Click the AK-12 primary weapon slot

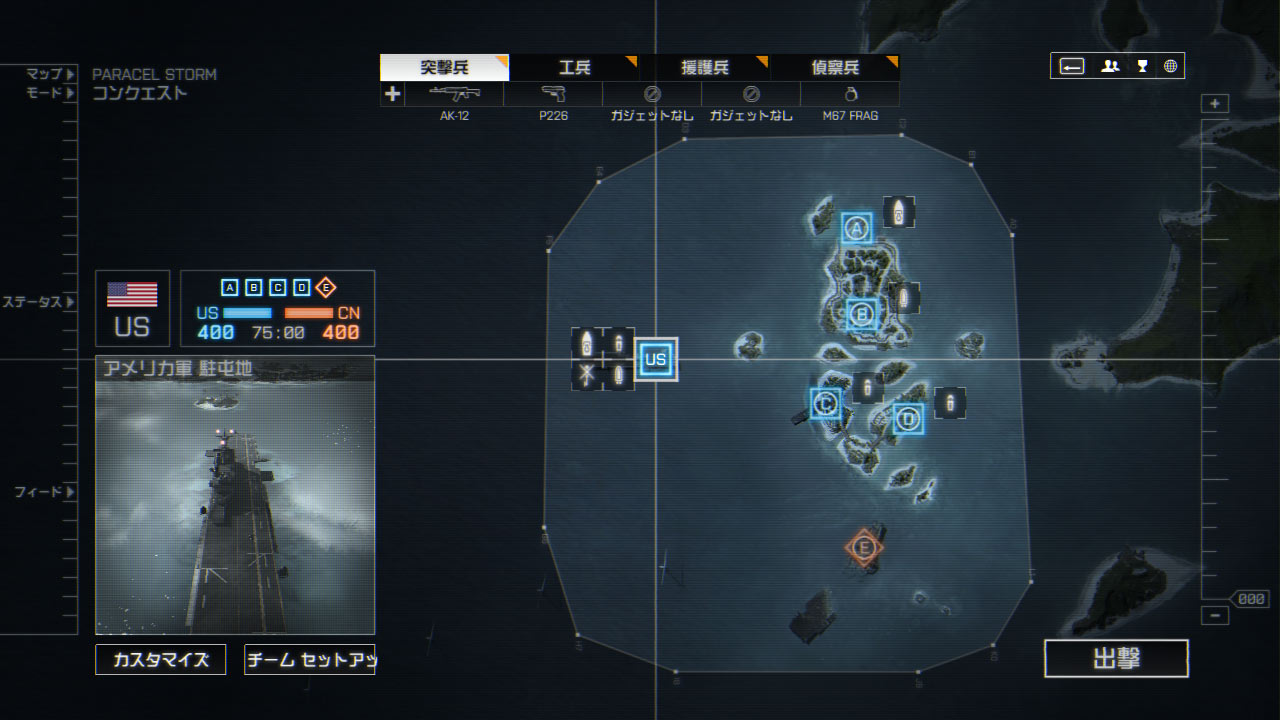(454, 95)
